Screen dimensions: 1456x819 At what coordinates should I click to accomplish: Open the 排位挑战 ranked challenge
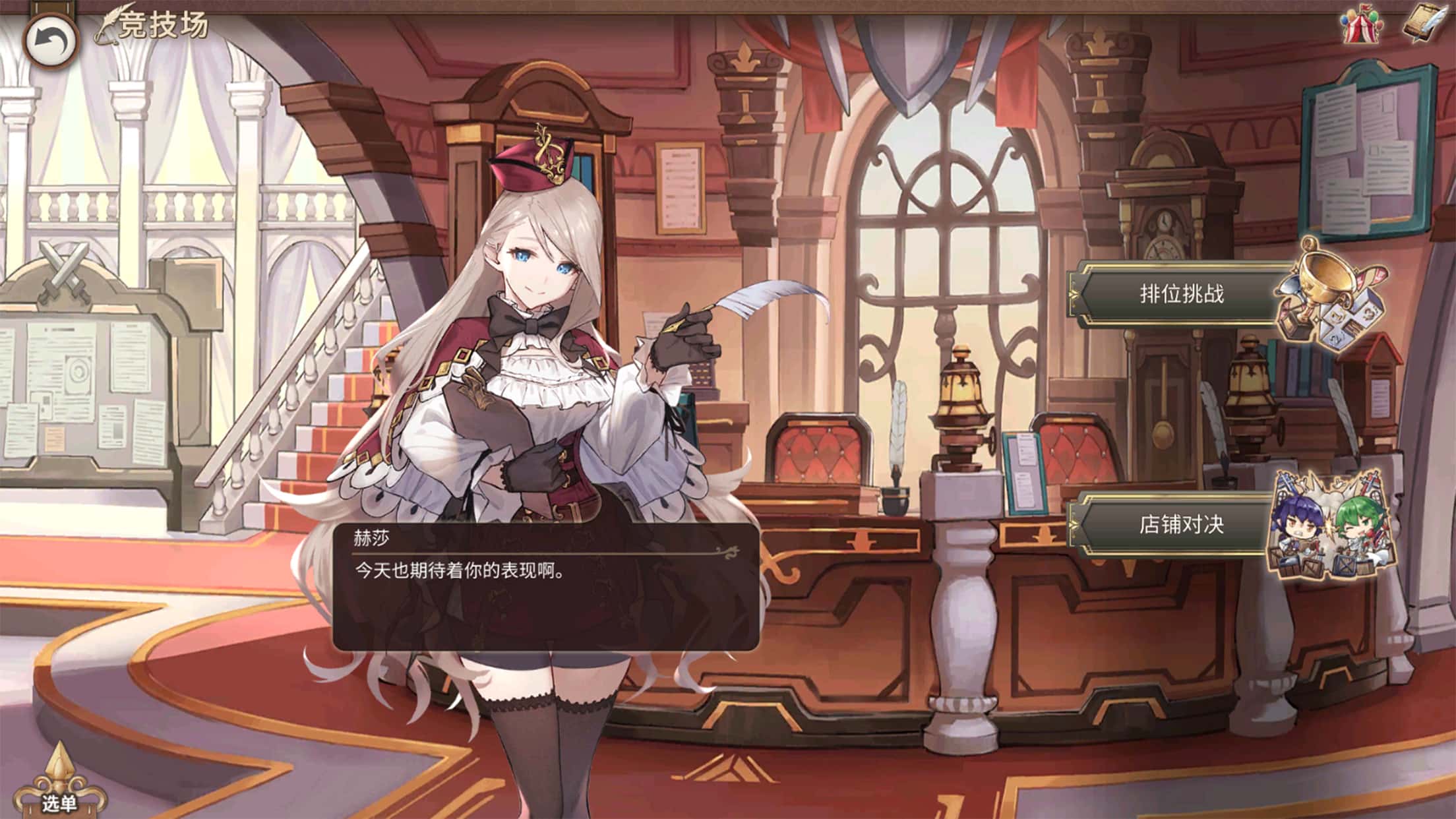[1181, 294]
